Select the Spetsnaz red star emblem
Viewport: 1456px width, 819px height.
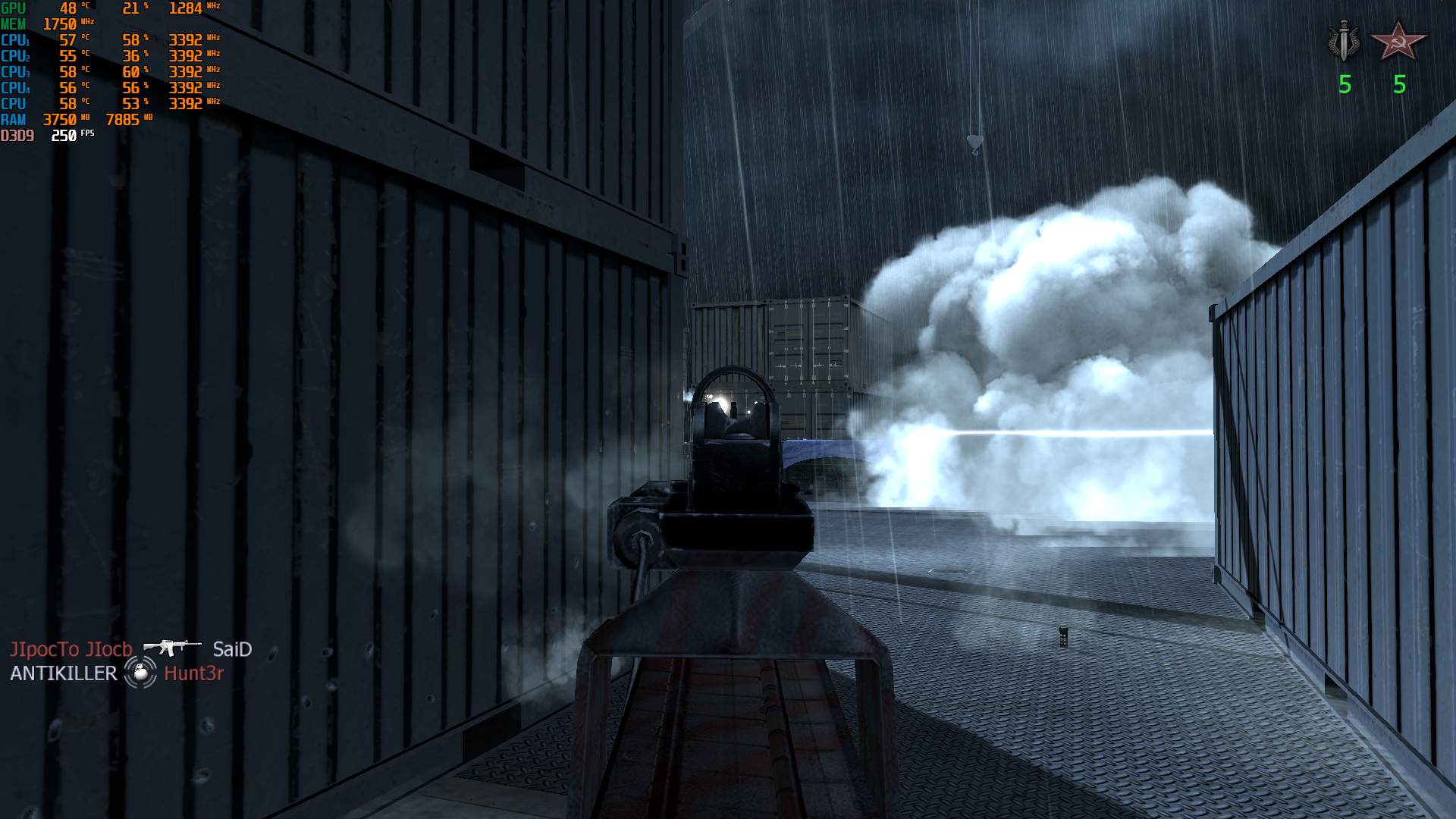click(1399, 42)
